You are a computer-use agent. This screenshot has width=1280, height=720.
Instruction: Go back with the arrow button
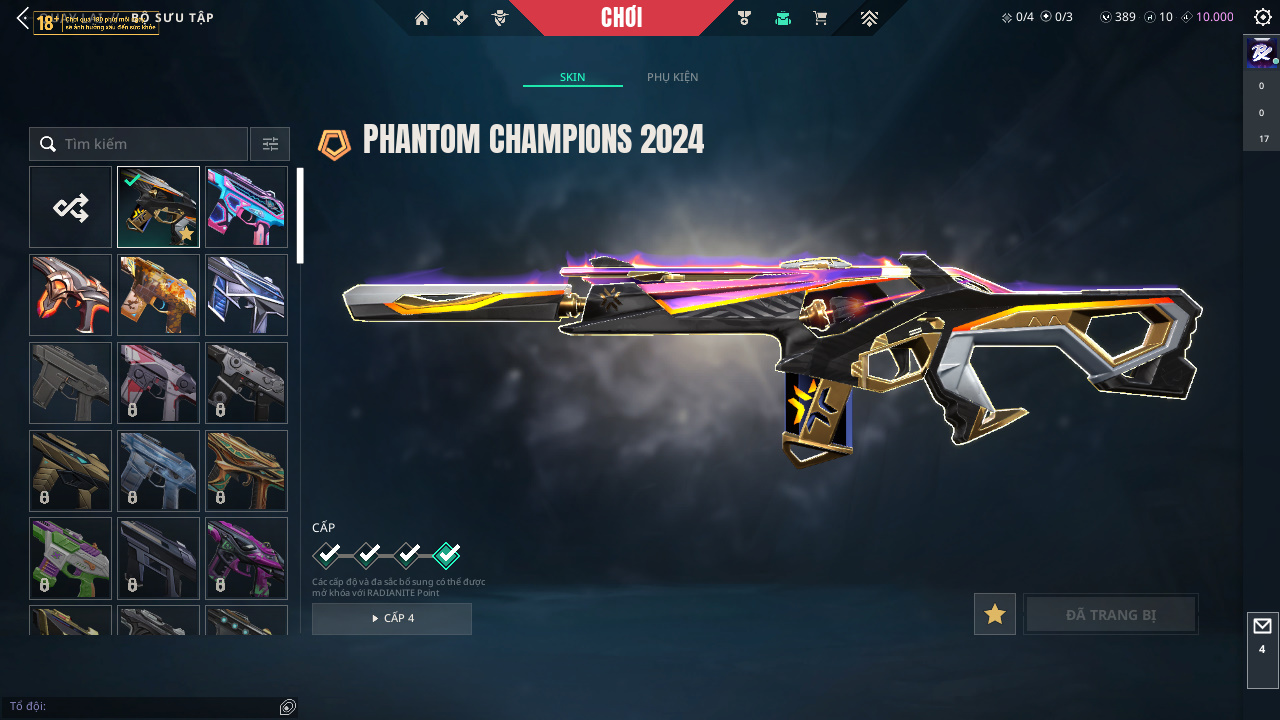pyautogui.click(x=22, y=18)
